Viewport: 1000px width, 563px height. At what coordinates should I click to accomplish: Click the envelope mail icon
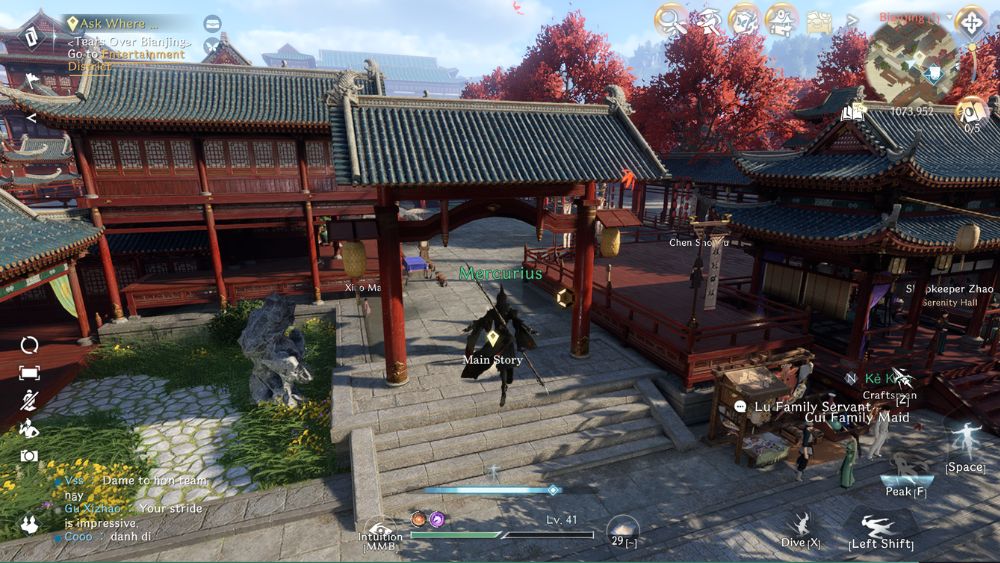(212, 23)
